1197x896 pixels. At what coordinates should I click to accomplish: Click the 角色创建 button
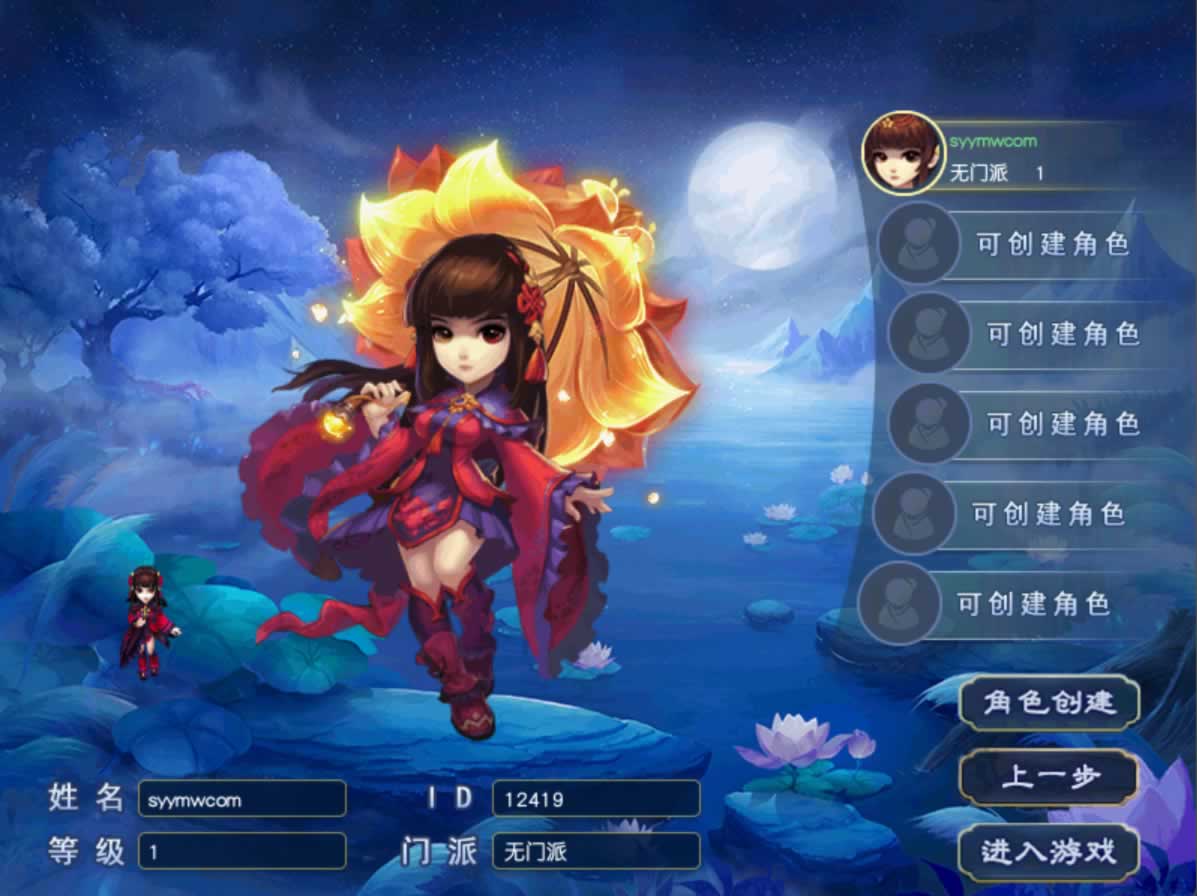(1048, 702)
